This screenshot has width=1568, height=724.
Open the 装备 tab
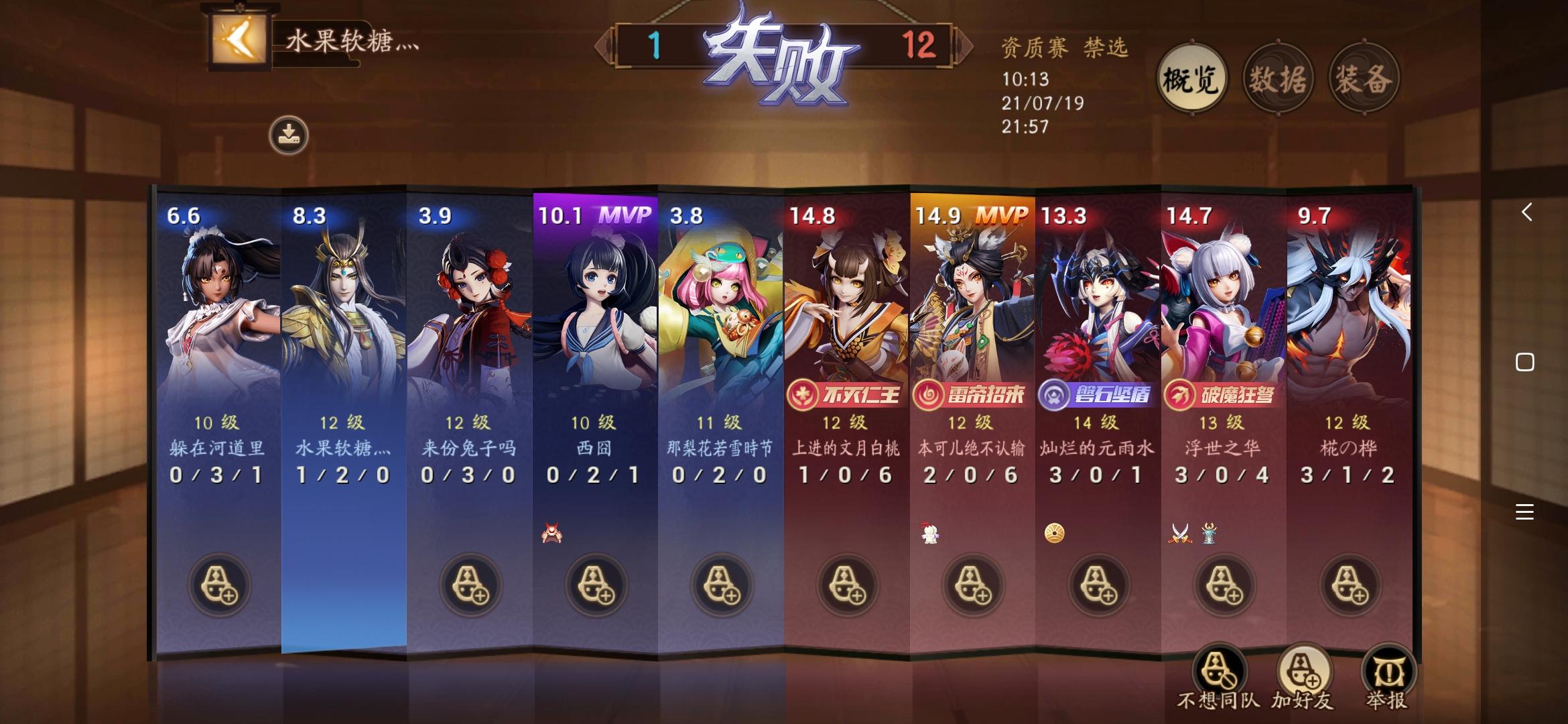1361,77
